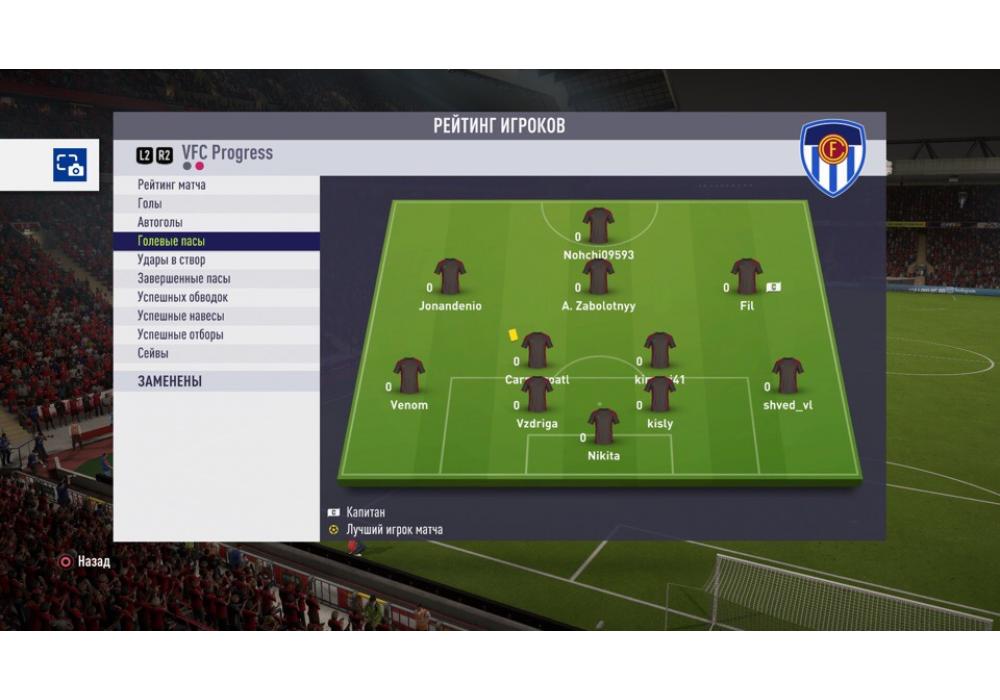Image resolution: width=1000 pixels, height=700 pixels.
Task: Choose the Голы stat entry
Action: click(x=150, y=204)
